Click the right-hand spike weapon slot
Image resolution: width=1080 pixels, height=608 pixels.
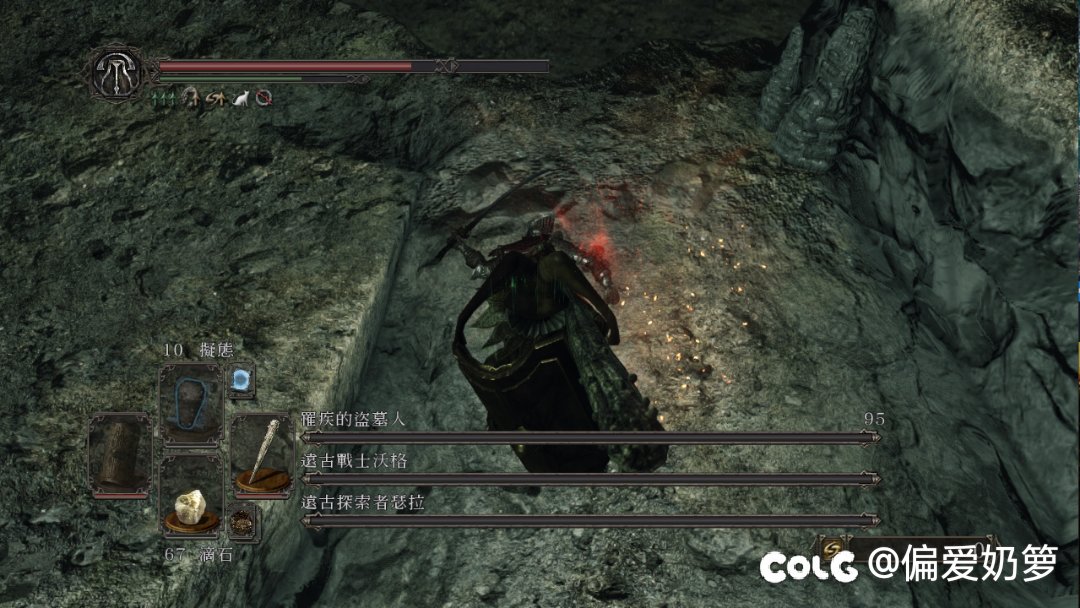click(x=262, y=453)
